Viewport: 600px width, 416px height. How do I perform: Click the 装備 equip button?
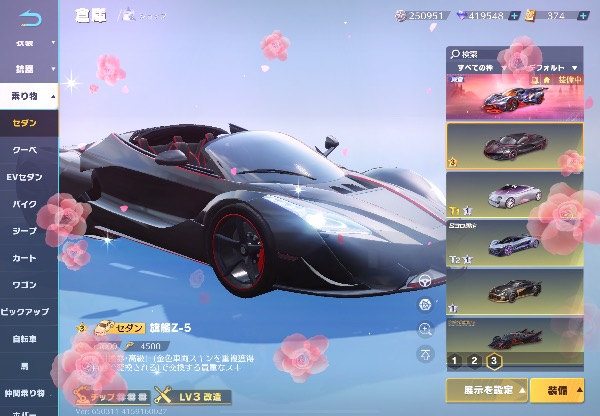click(558, 388)
